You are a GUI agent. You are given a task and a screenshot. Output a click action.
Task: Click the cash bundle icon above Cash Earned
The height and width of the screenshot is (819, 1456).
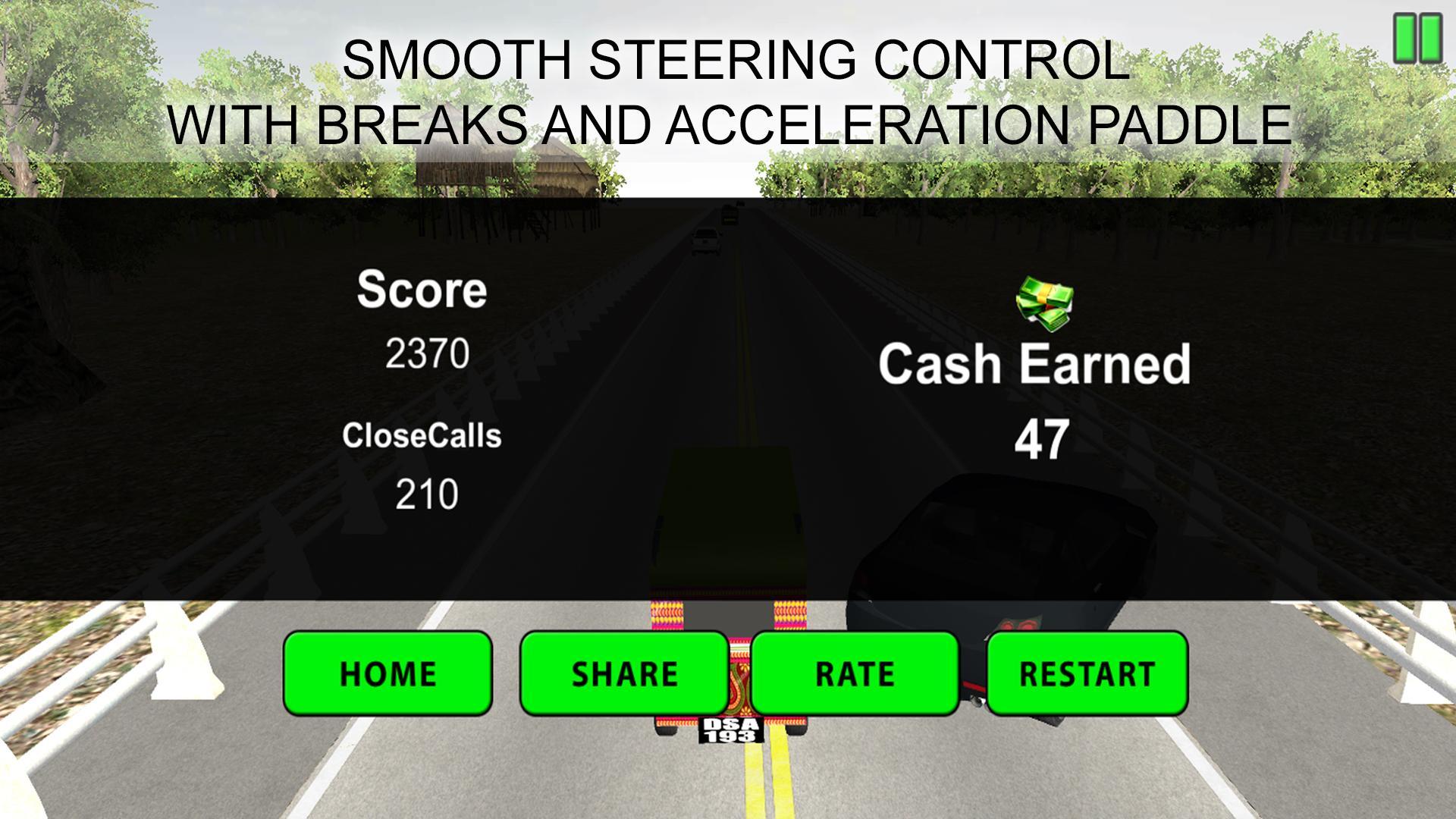tap(1043, 300)
